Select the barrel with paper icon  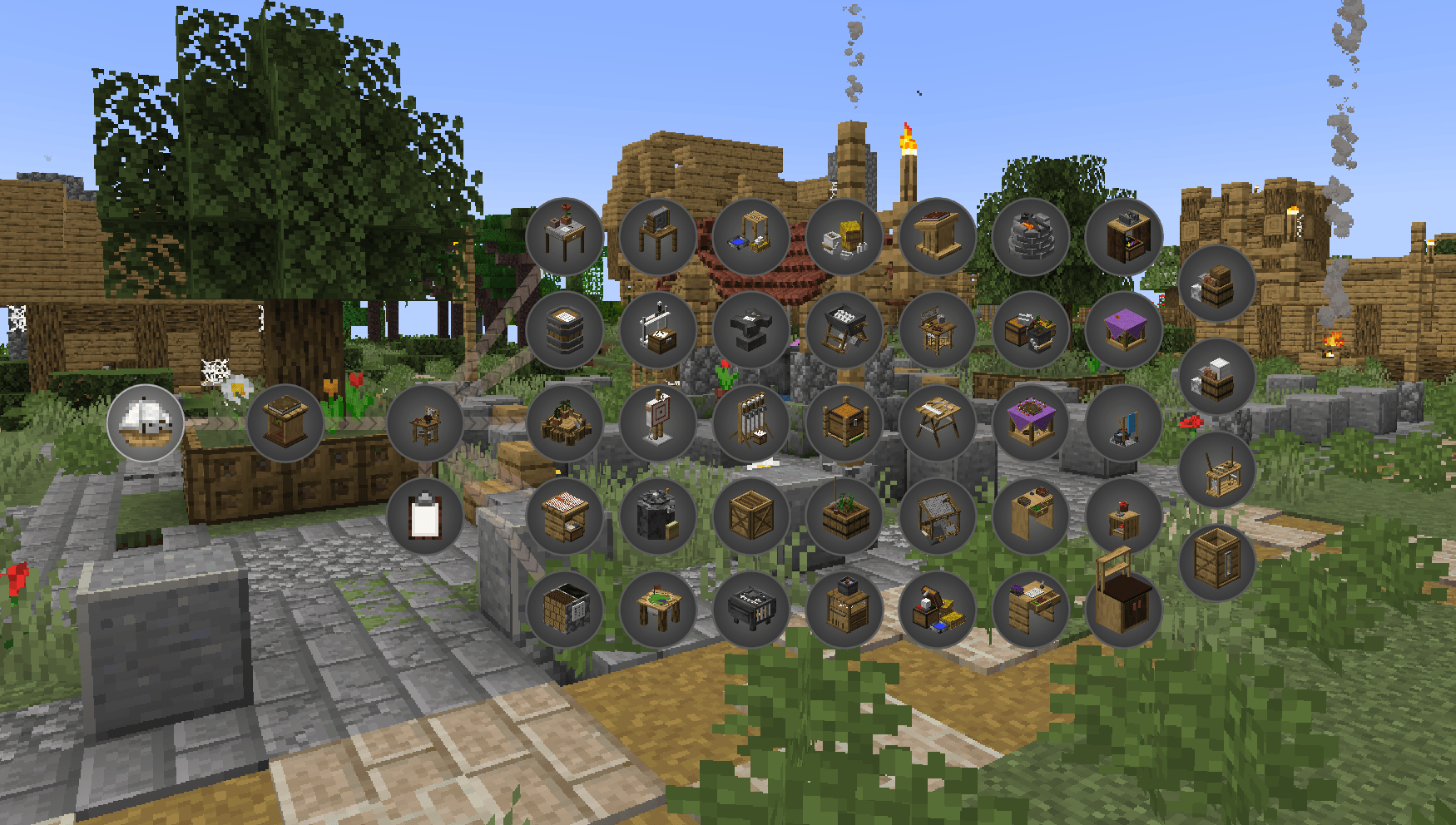(566, 329)
